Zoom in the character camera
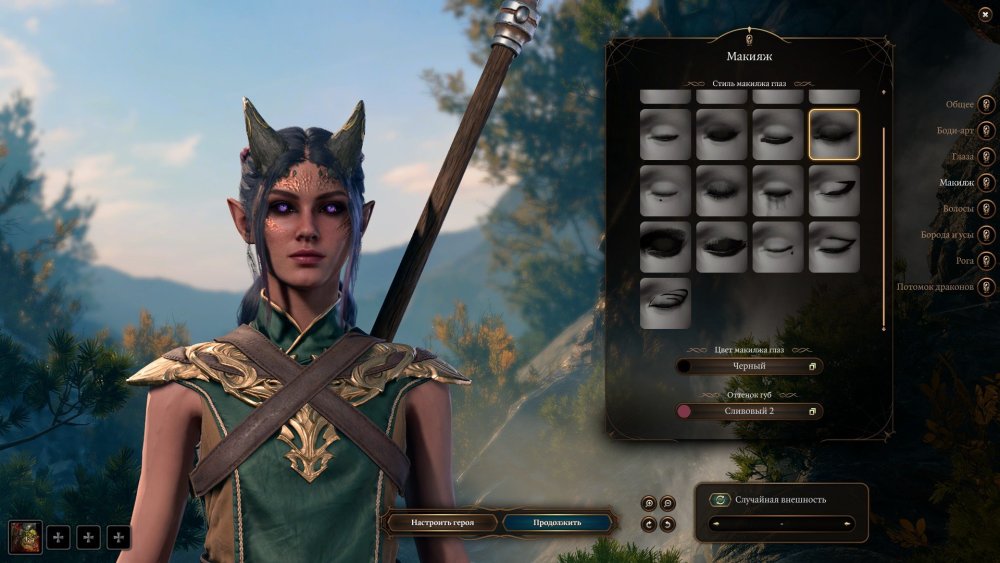Image resolution: width=1000 pixels, height=563 pixels. point(650,503)
